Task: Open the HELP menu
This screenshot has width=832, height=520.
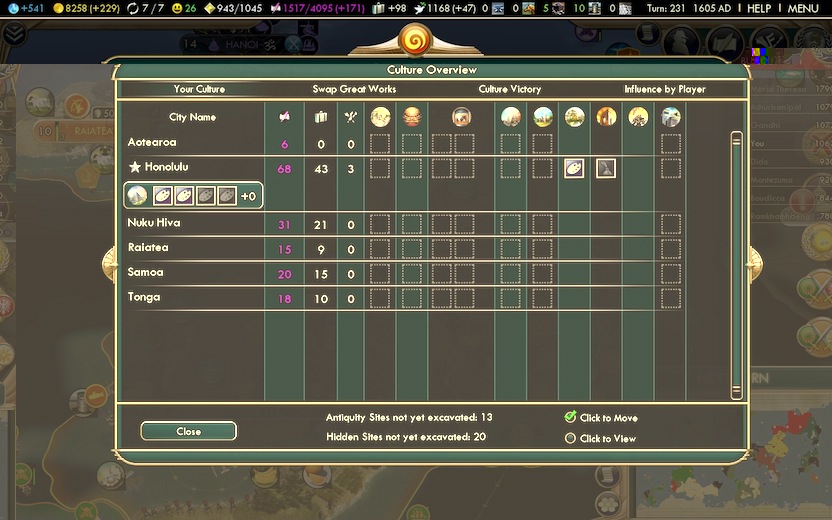Action: point(760,8)
